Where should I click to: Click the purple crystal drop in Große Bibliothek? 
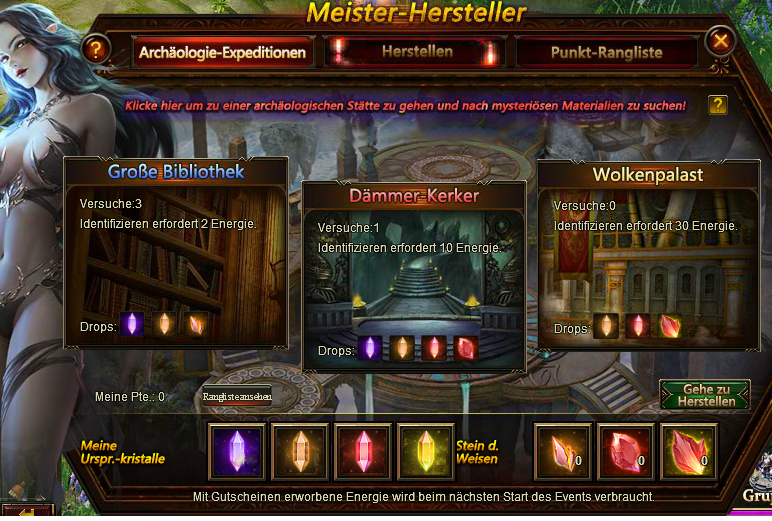click(x=132, y=324)
